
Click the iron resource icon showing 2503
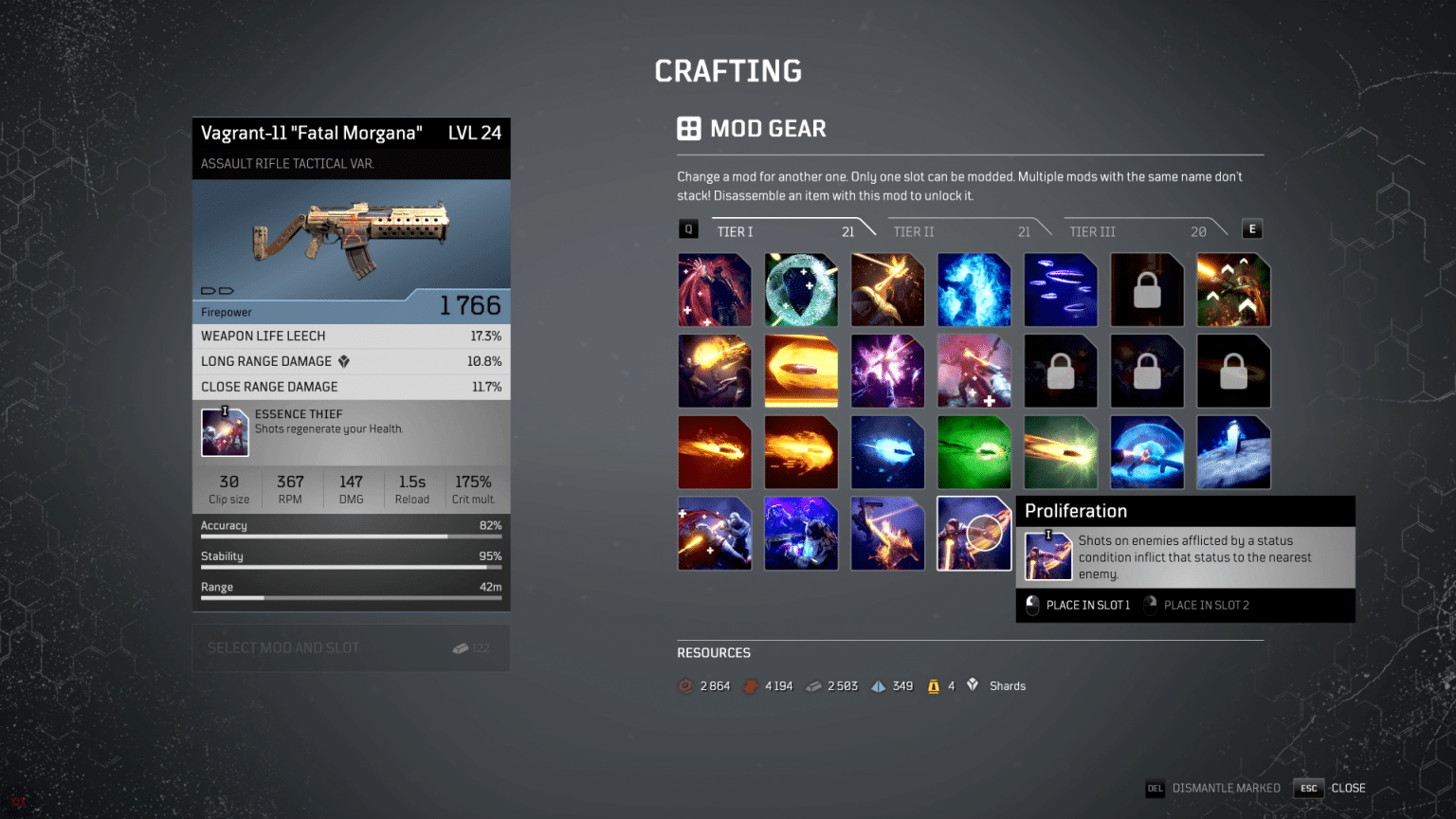813,685
